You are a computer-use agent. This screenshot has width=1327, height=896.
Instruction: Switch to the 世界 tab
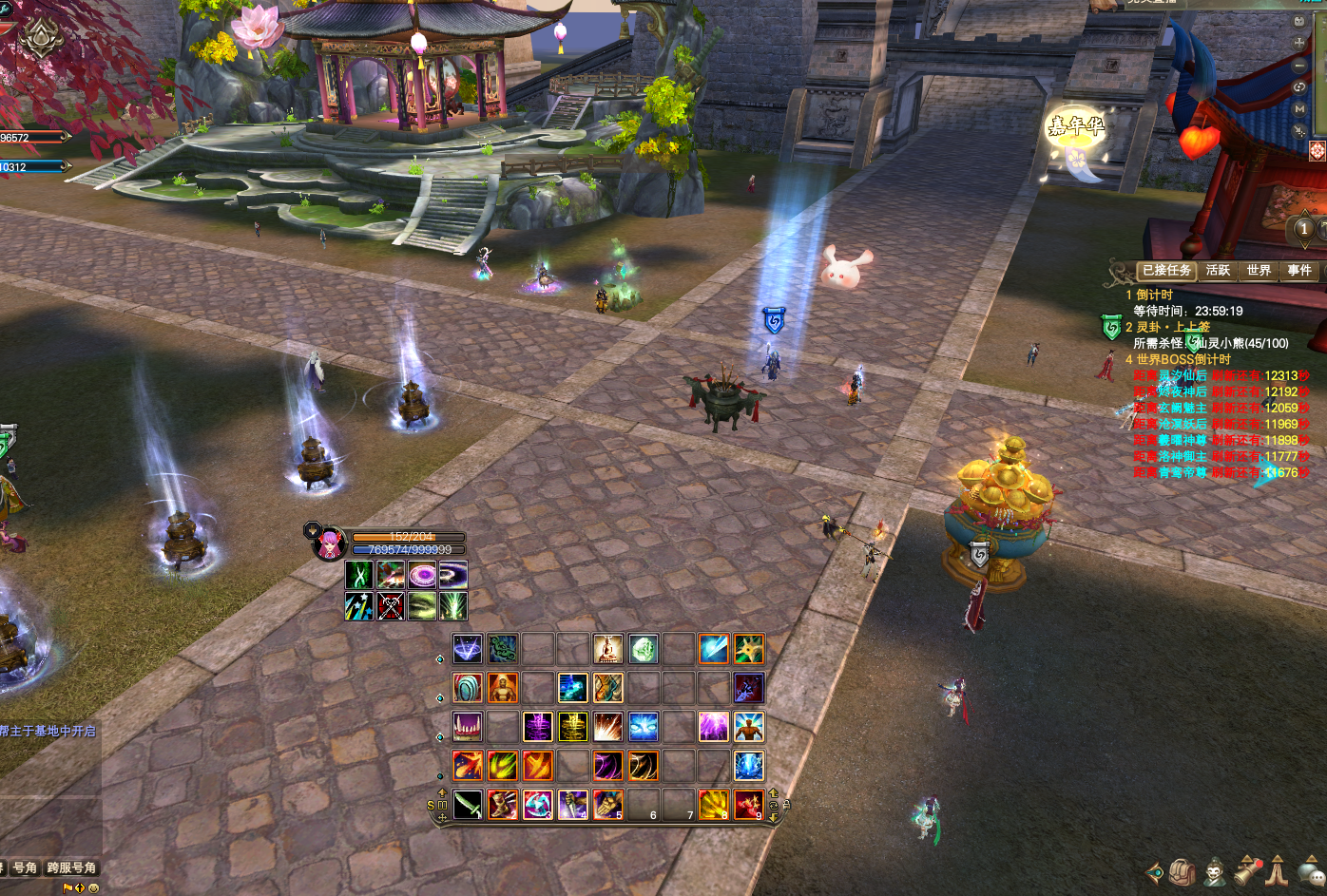[x=1259, y=271]
